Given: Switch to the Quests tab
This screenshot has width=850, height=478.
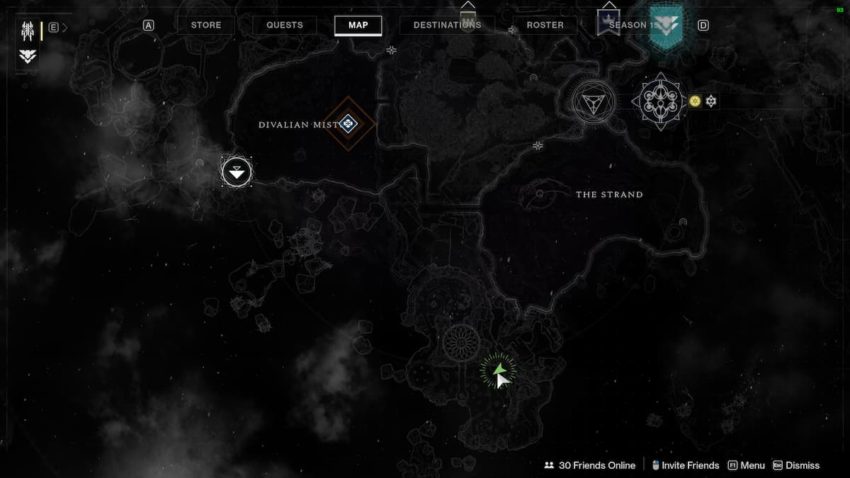Looking at the screenshot, I should [284, 25].
